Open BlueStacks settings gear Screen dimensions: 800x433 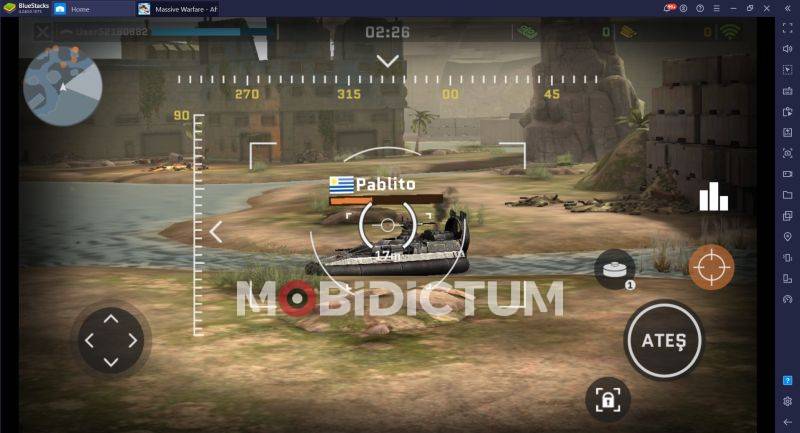(787, 401)
